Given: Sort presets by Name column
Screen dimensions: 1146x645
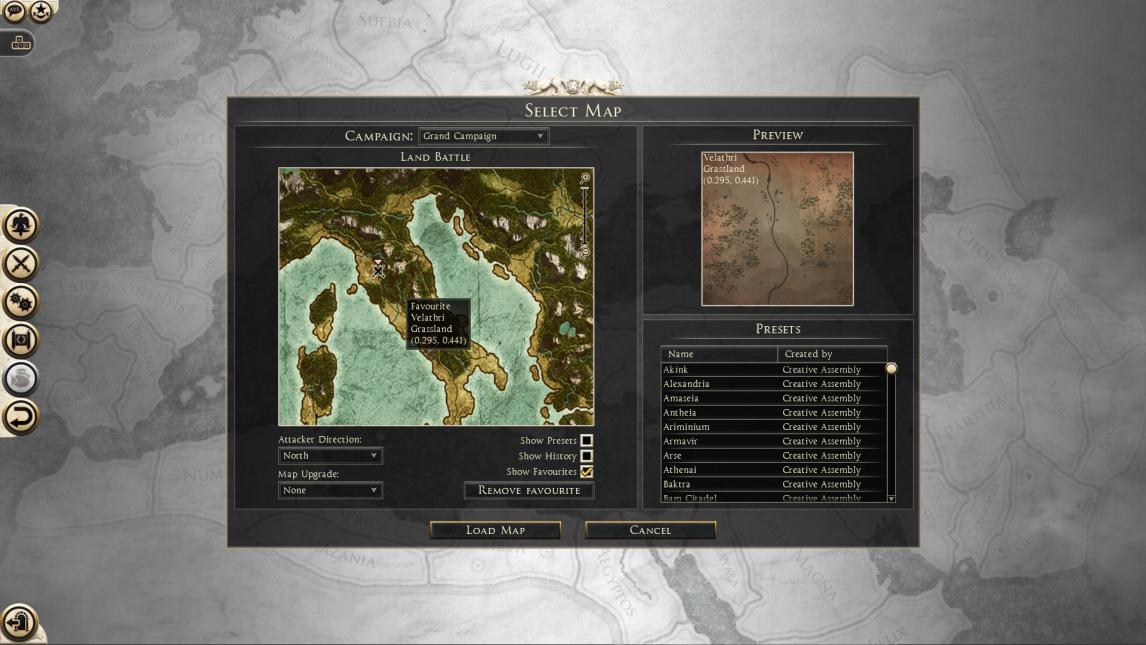Looking at the screenshot, I should tap(719, 354).
